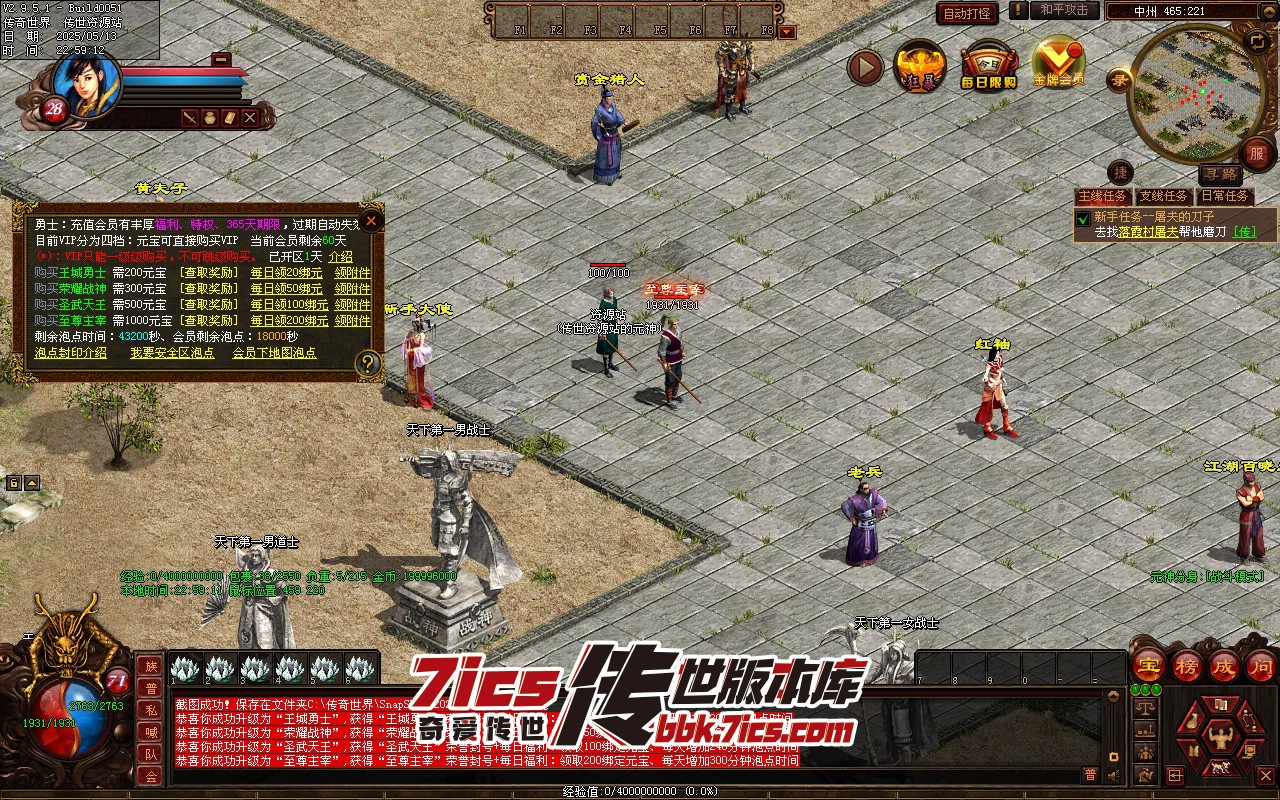
Task: Select 会员下地图泡点 option
Action: point(274,352)
